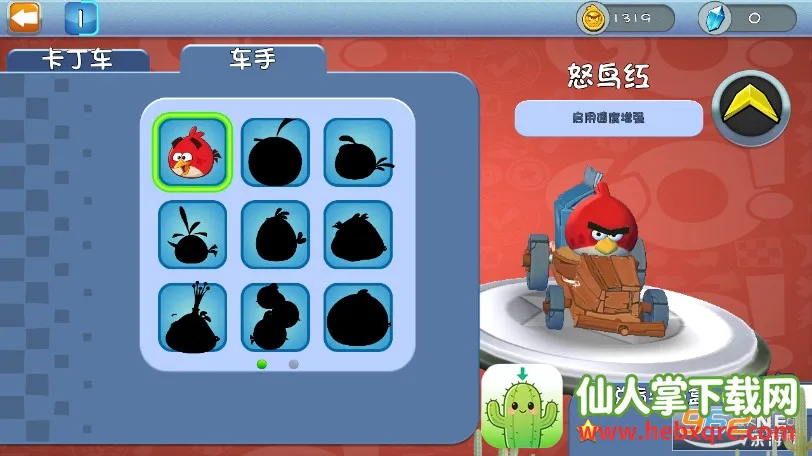The height and width of the screenshot is (456, 812).
Task: Pick the locked silhouette of three stacked birds
Action: click(x=275, y=317)
